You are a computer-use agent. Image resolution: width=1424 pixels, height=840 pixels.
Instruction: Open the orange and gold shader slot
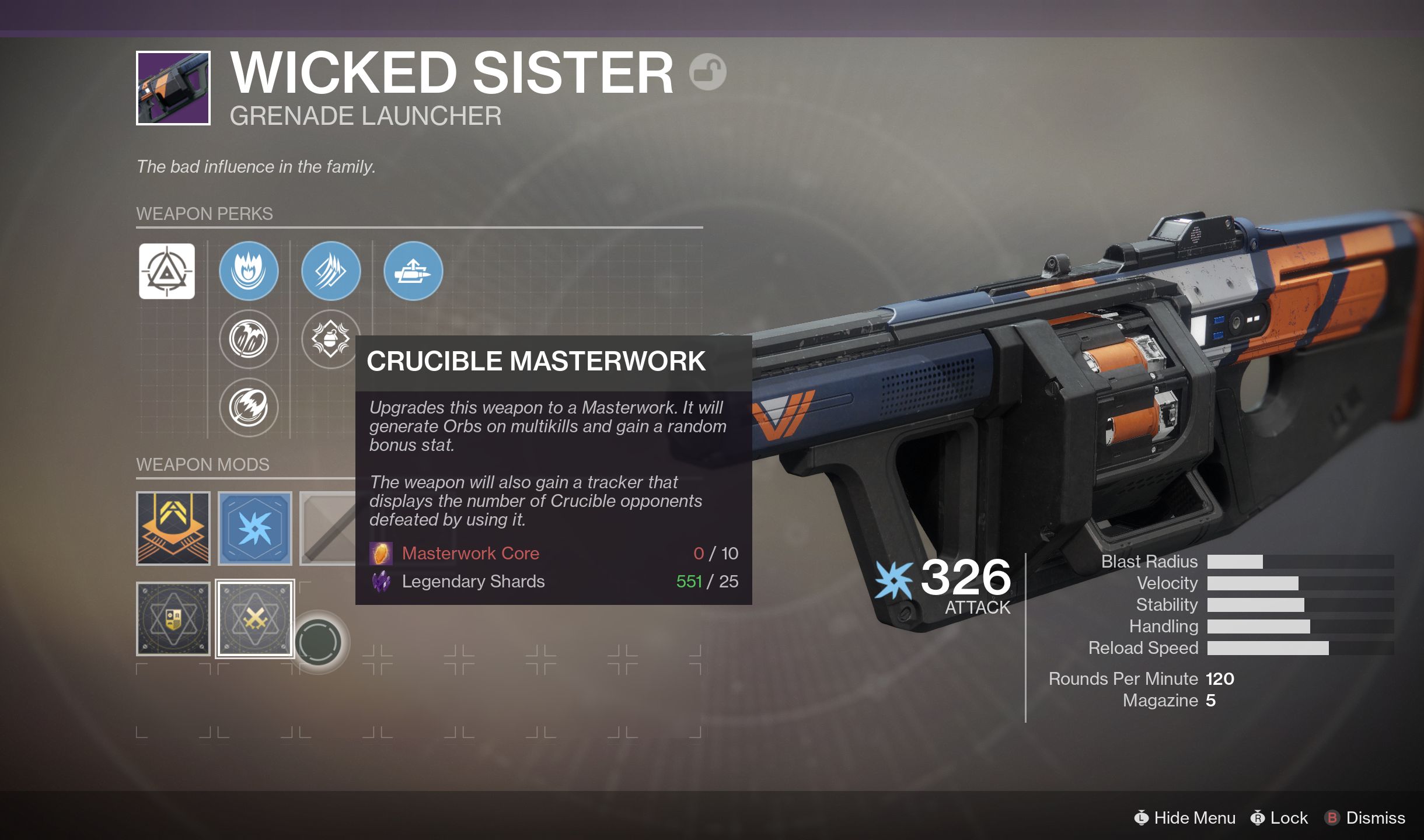point(173,528)
